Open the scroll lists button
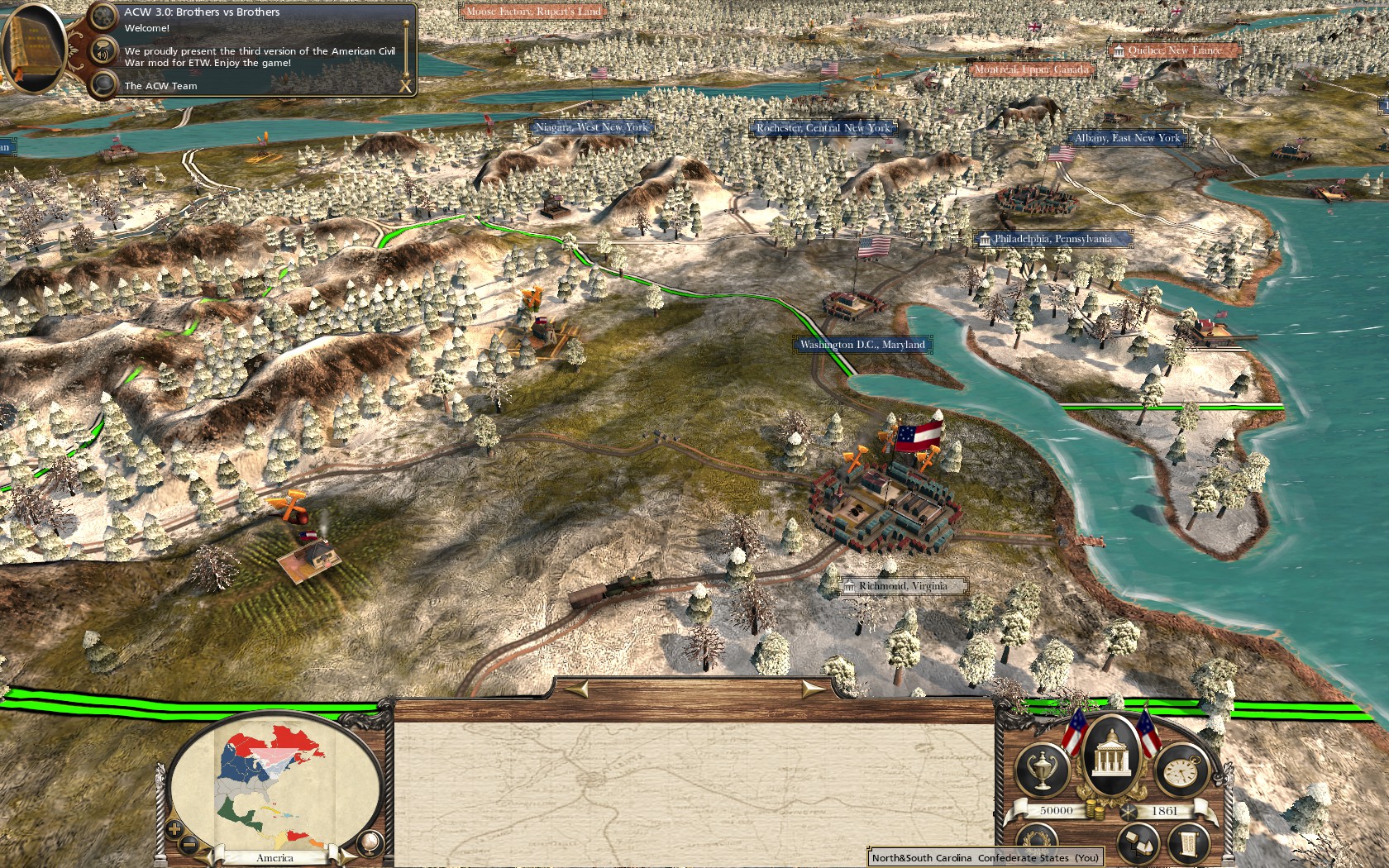1389x868 pixels. pyautogui.click(x=1187, y=845)
